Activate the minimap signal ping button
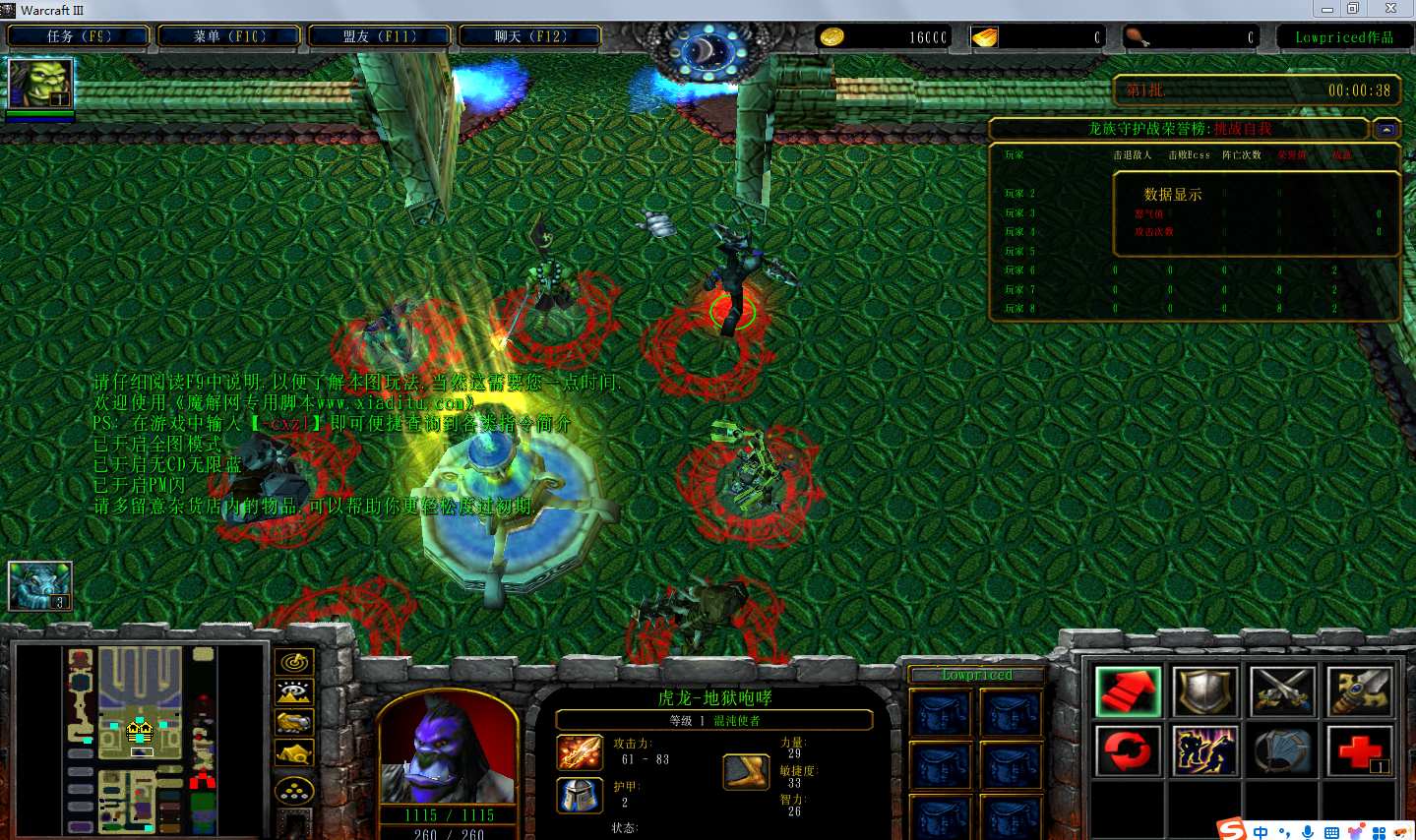Image resolution: width=1416 pixels, height=840 pixels. (x=294, y=662)
